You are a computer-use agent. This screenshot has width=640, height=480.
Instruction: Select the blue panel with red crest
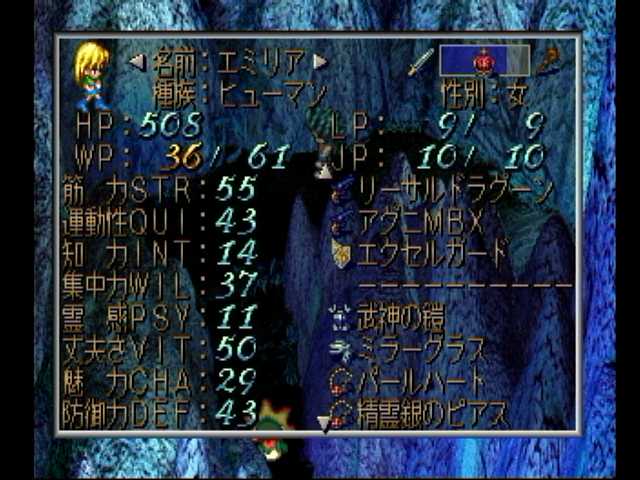(x=483, y=60)
